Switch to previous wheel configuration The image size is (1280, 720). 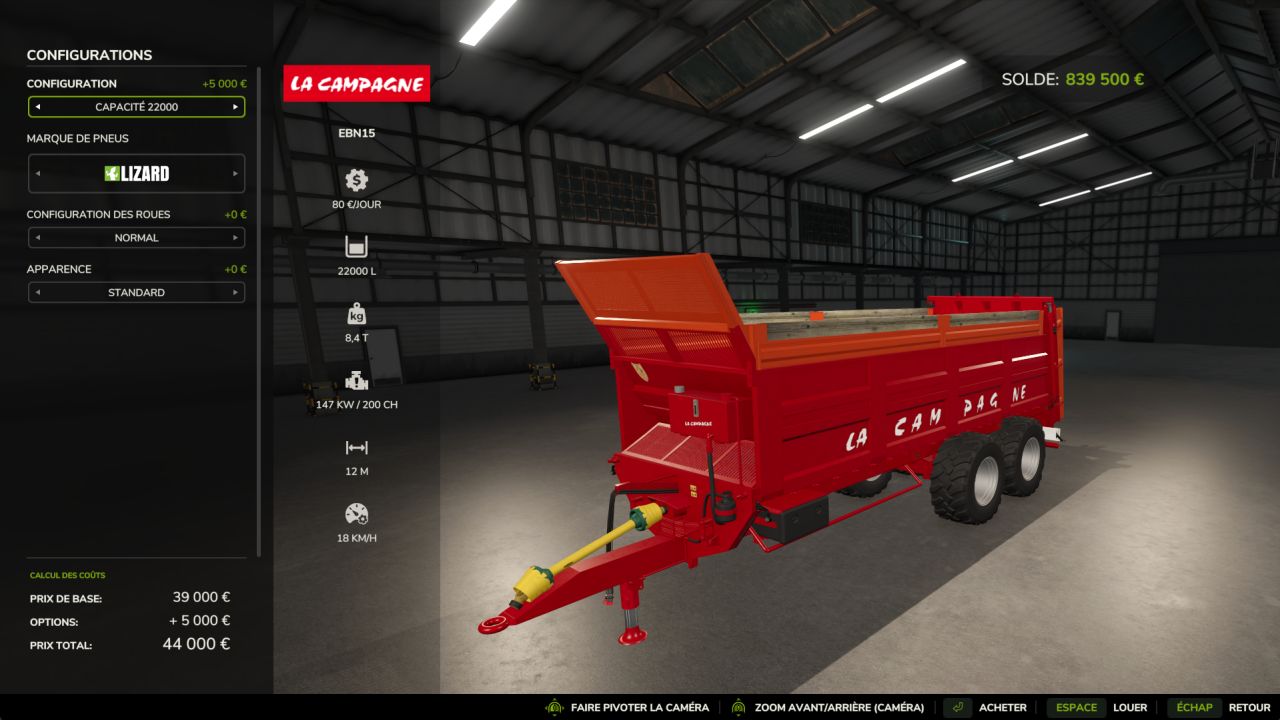tap(37, 238)
